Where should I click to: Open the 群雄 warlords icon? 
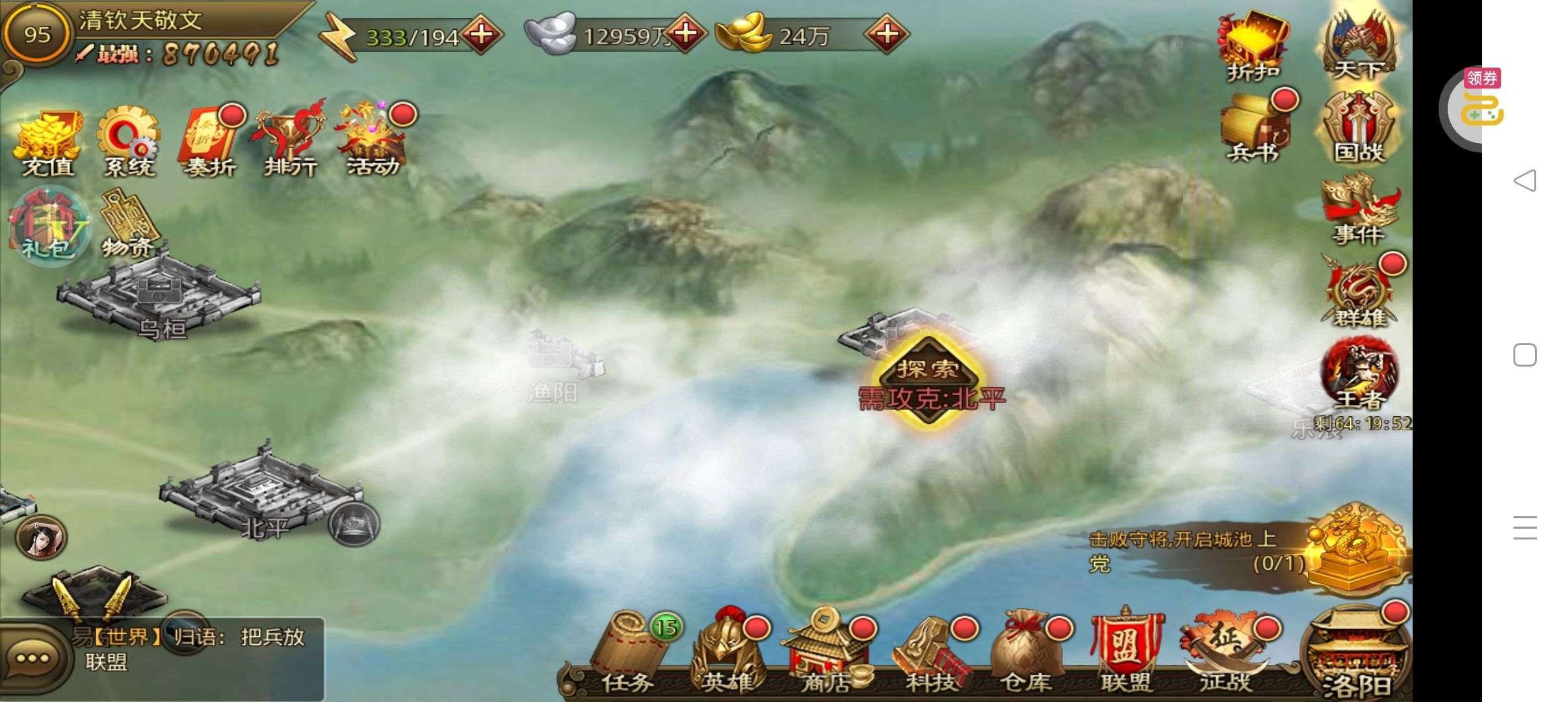click(1359, 294)
